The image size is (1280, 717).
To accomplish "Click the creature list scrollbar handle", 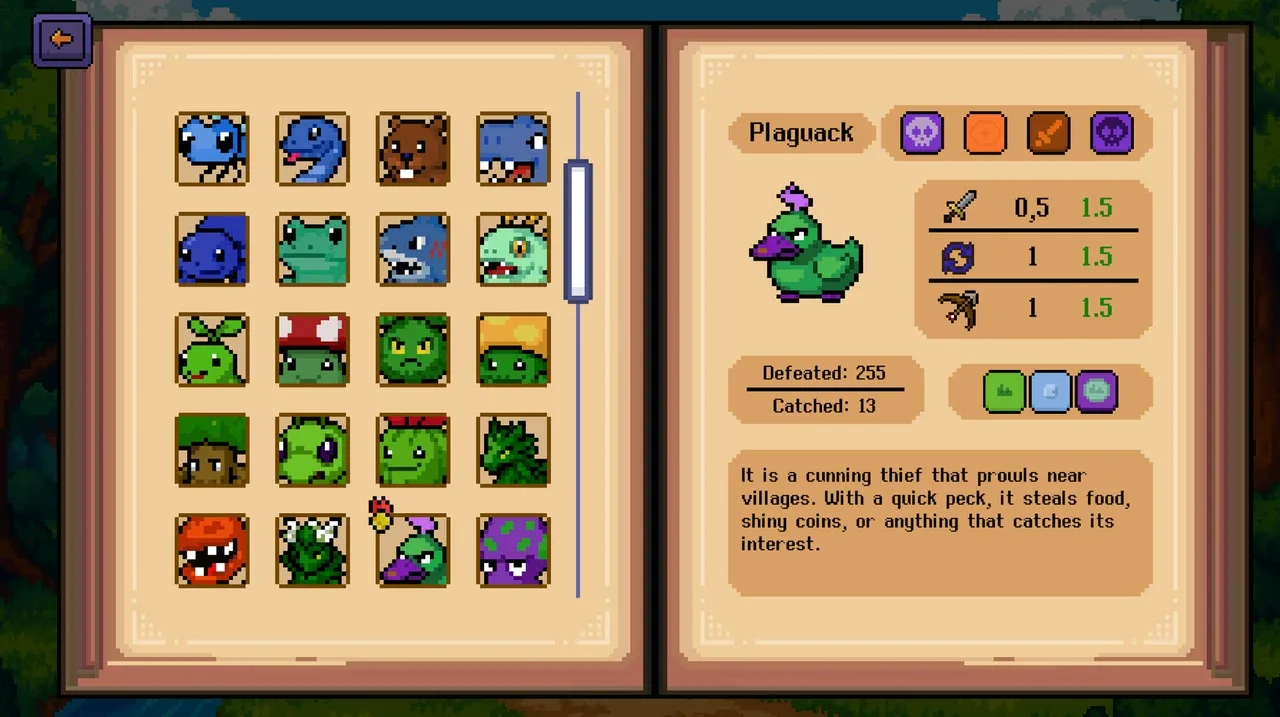I will click(x=578, y=231).
